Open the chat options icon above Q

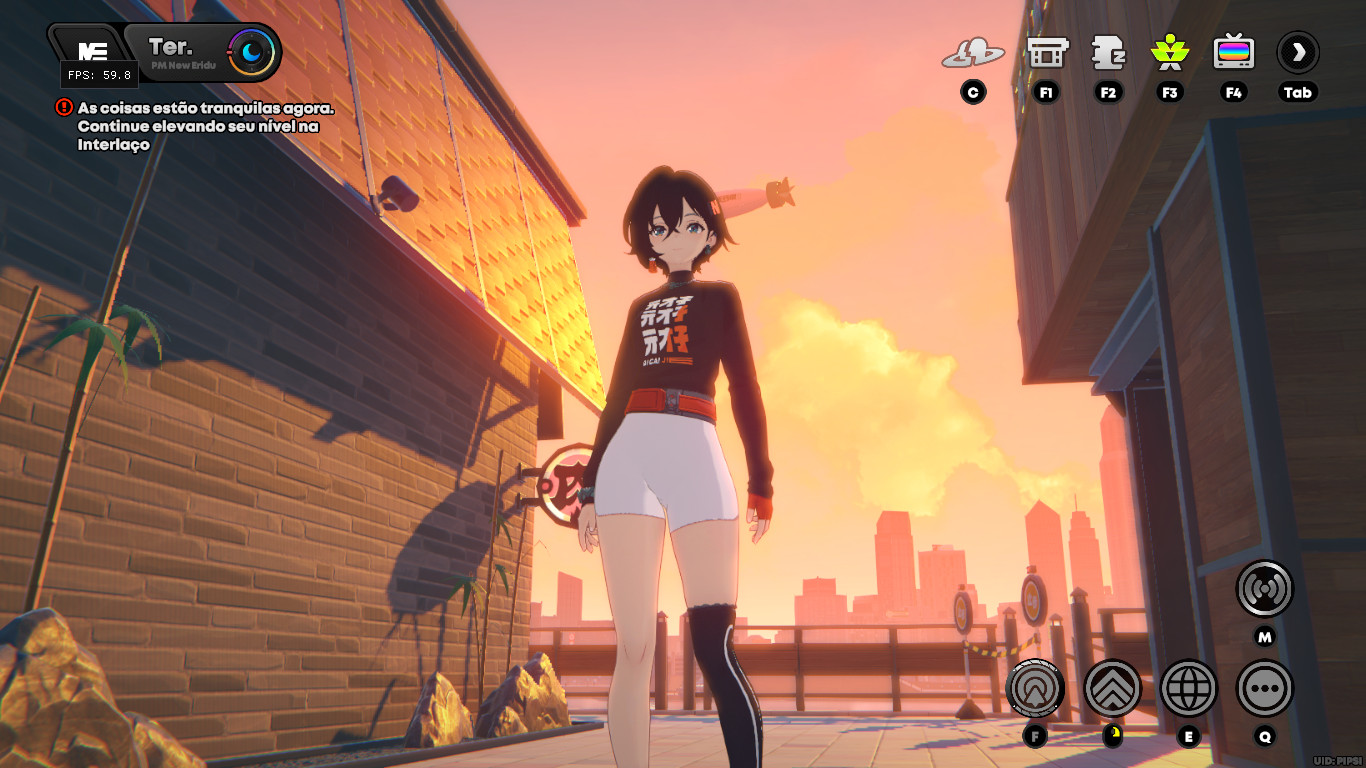pyautogui.click(x=1263, y=689)
